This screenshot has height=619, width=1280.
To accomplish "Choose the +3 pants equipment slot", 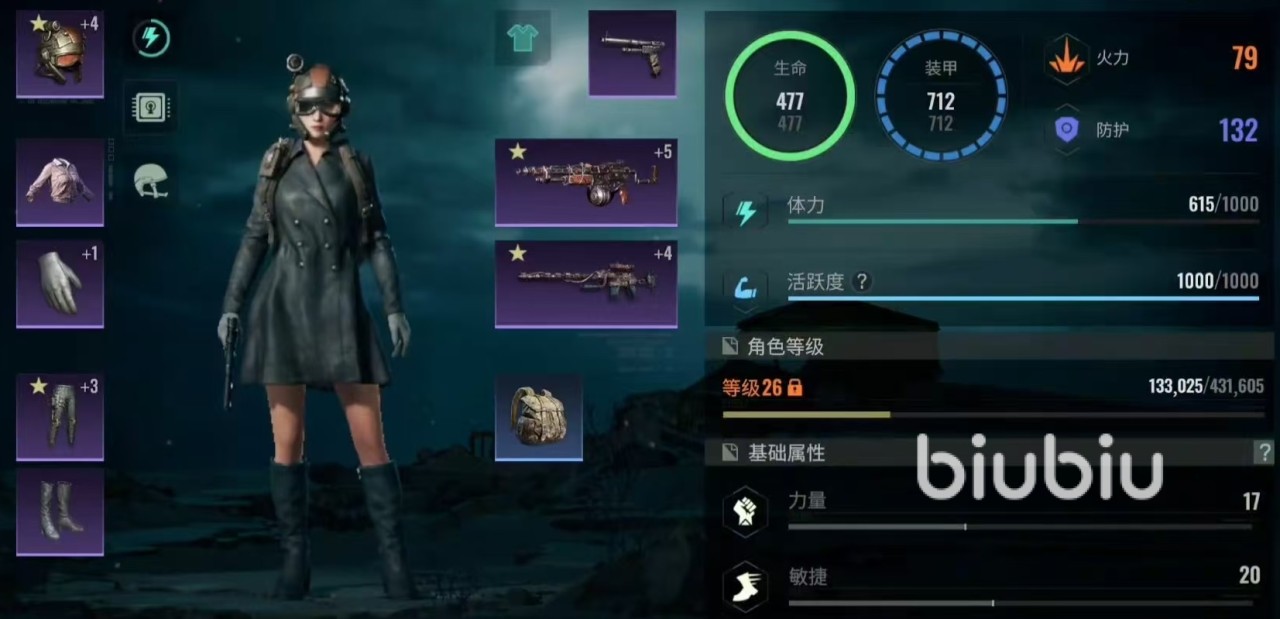I will pos(60,417).
